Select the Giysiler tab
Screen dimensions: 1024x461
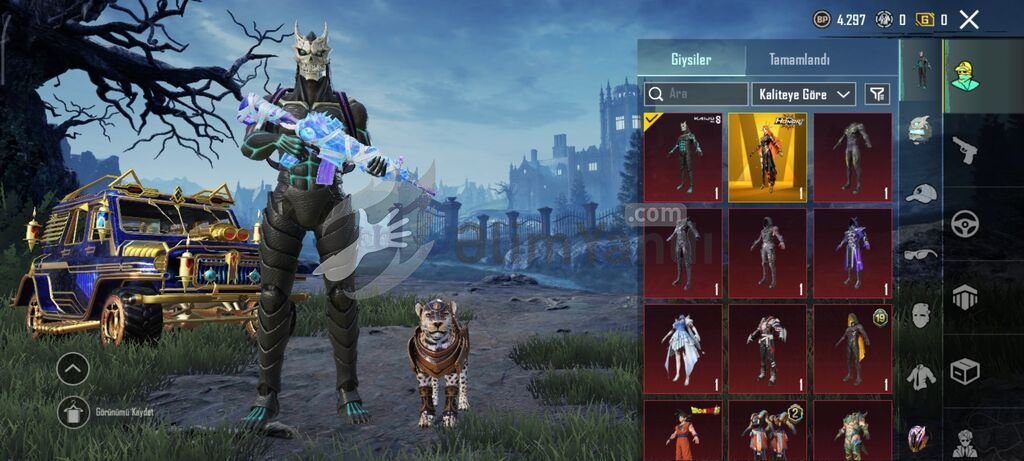click(691, 60)
